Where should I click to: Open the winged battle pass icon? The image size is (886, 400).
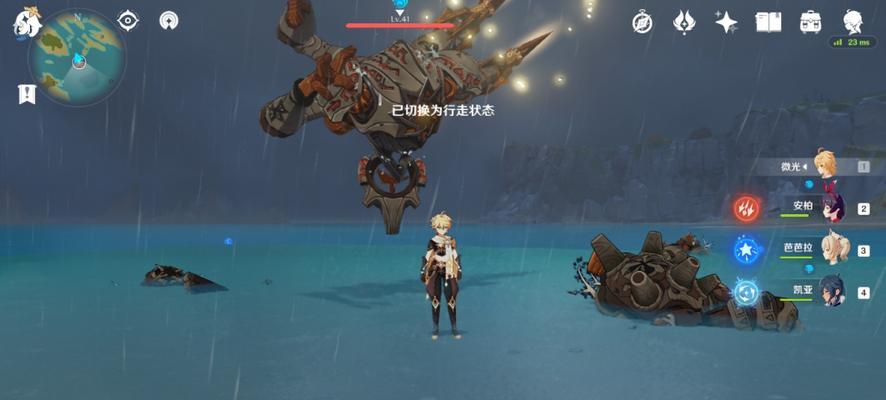(684, 22)
